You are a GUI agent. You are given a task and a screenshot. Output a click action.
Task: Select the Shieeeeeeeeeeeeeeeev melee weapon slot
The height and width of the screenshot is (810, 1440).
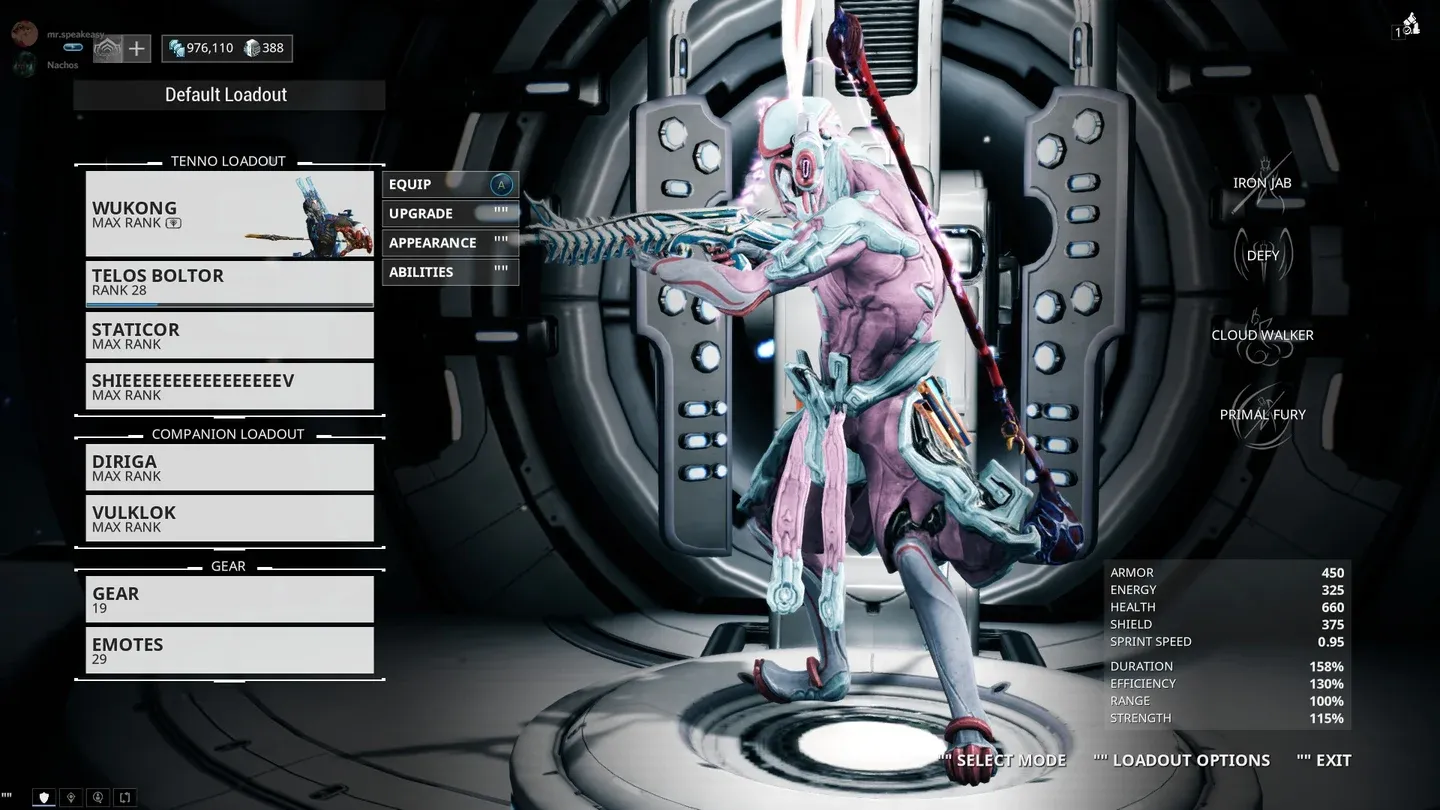(229, 386)
